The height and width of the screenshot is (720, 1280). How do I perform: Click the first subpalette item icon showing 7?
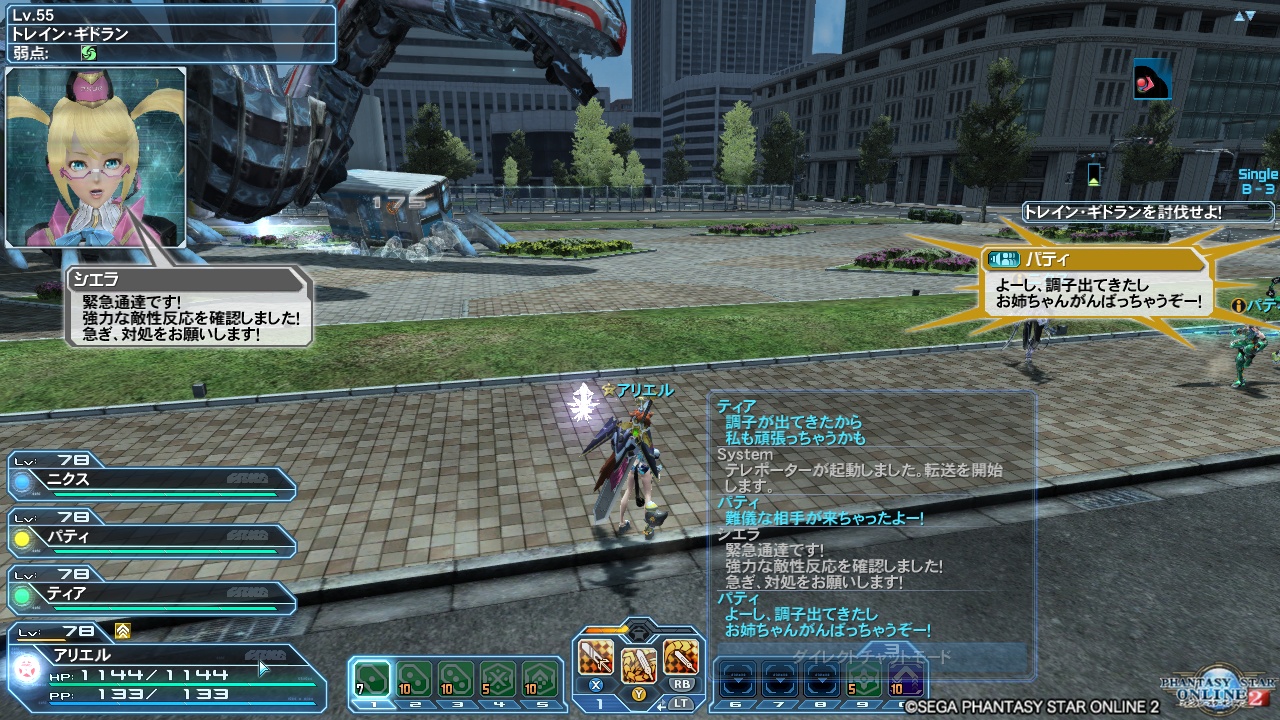pyautogui.click(x=372, y=680)
